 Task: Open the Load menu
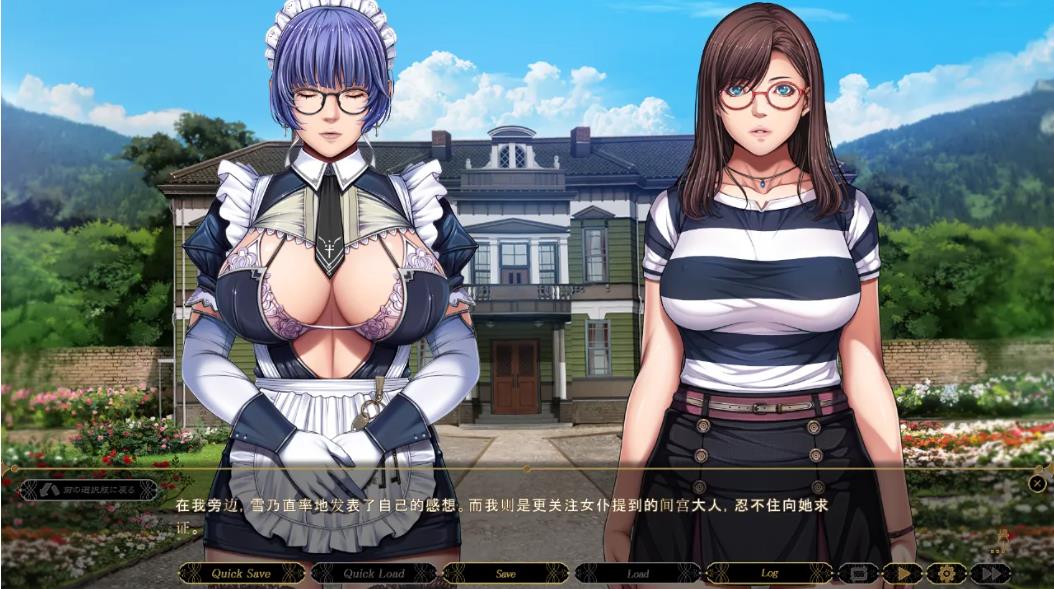tap(638, 573)
